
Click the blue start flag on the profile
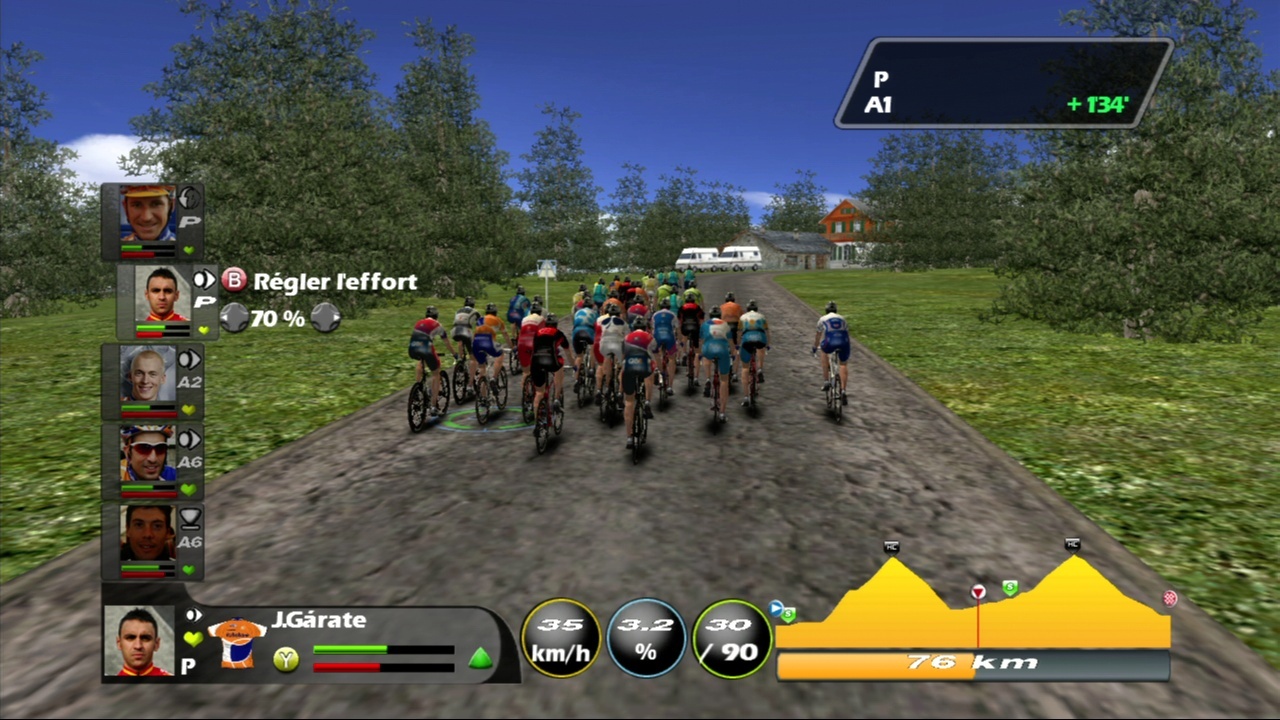coord(776,607)
